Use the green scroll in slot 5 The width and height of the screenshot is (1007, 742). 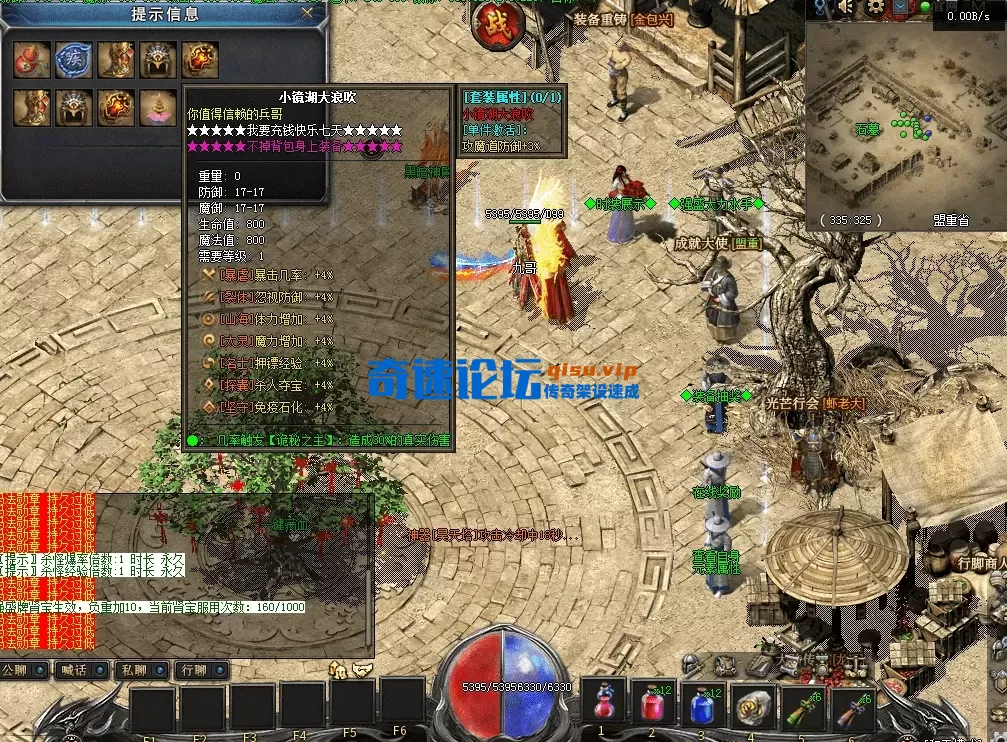click(x=803, y=706)
